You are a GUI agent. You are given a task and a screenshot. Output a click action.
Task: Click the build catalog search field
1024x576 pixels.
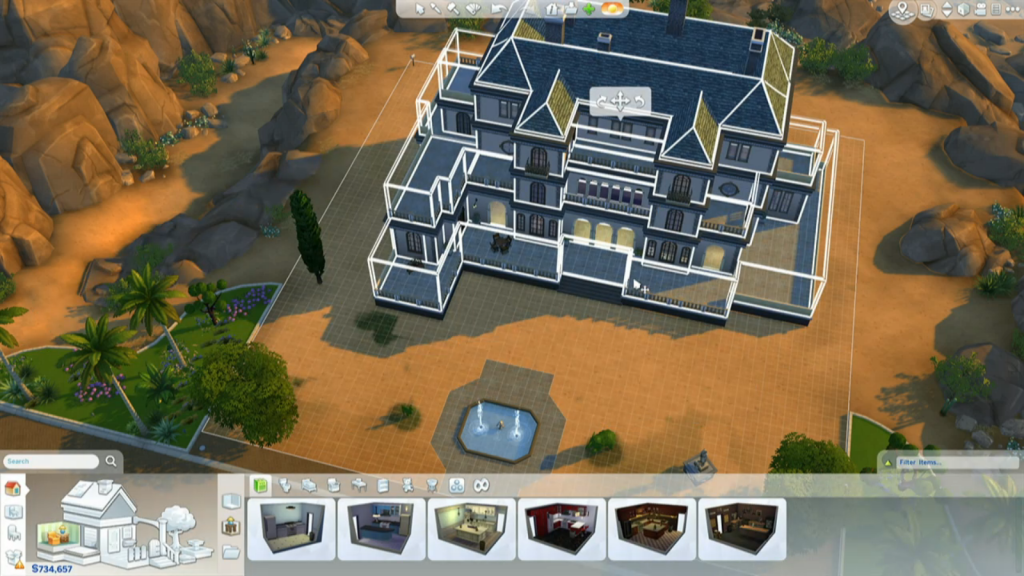53,461
